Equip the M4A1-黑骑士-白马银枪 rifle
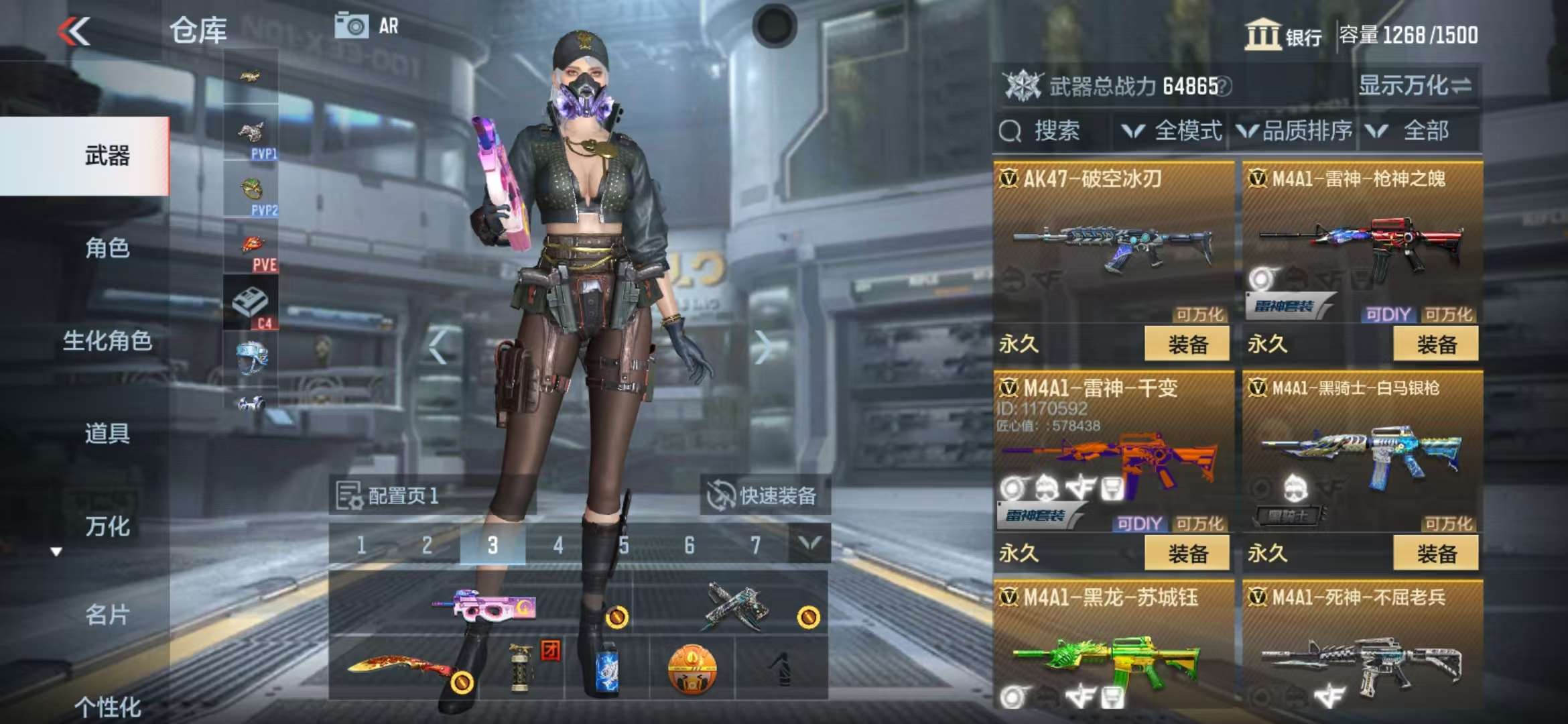The height and width of the screenshot is (724, 1568). point(1435,554)
